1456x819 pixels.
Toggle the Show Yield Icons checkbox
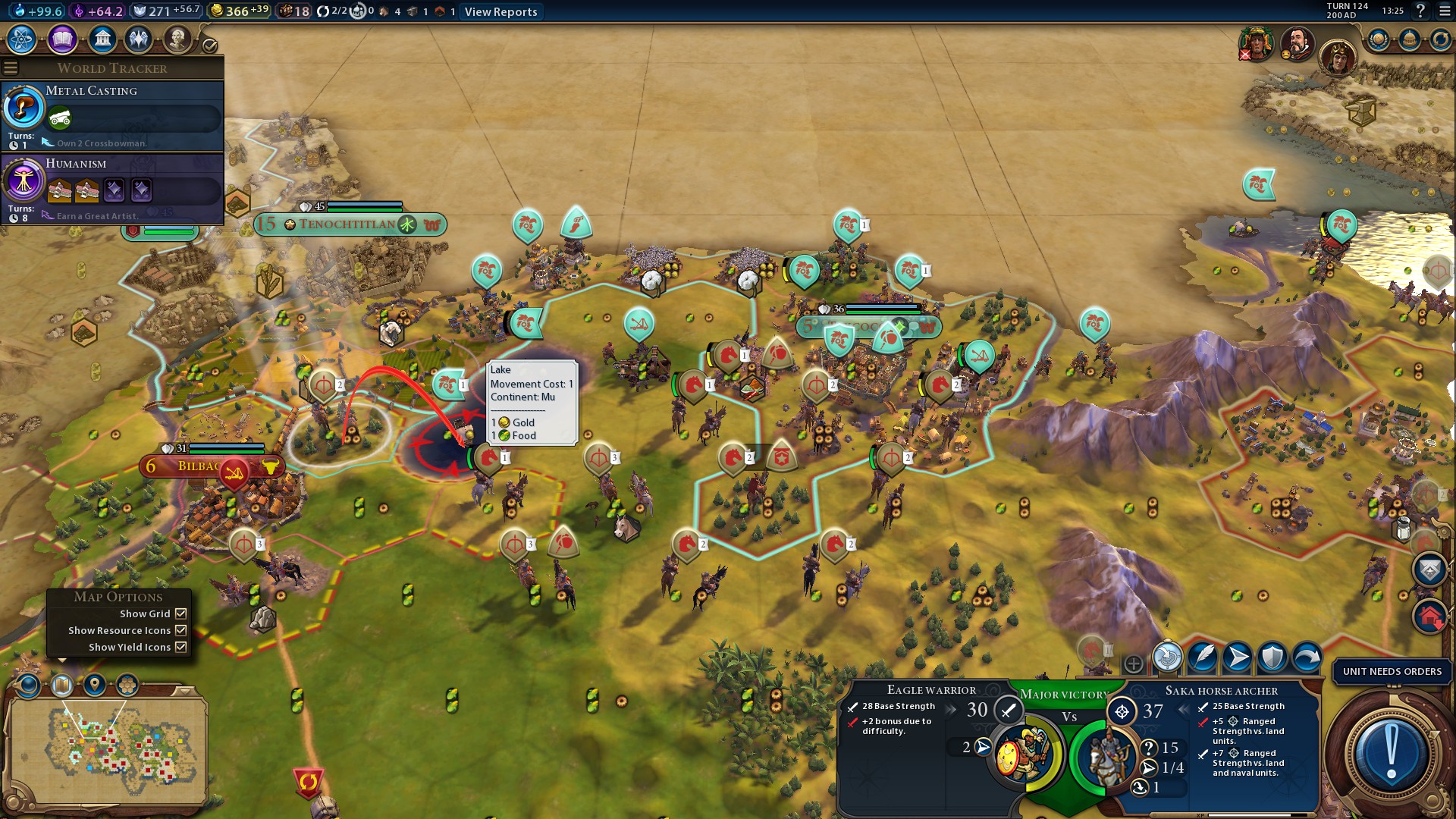180,647
